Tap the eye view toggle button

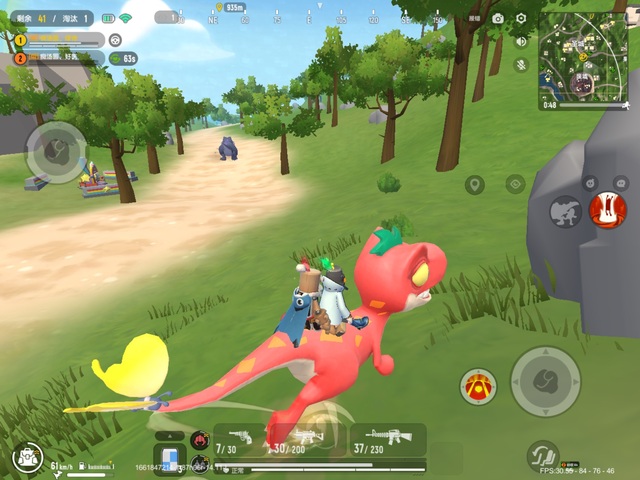click(x=515, y=184)
